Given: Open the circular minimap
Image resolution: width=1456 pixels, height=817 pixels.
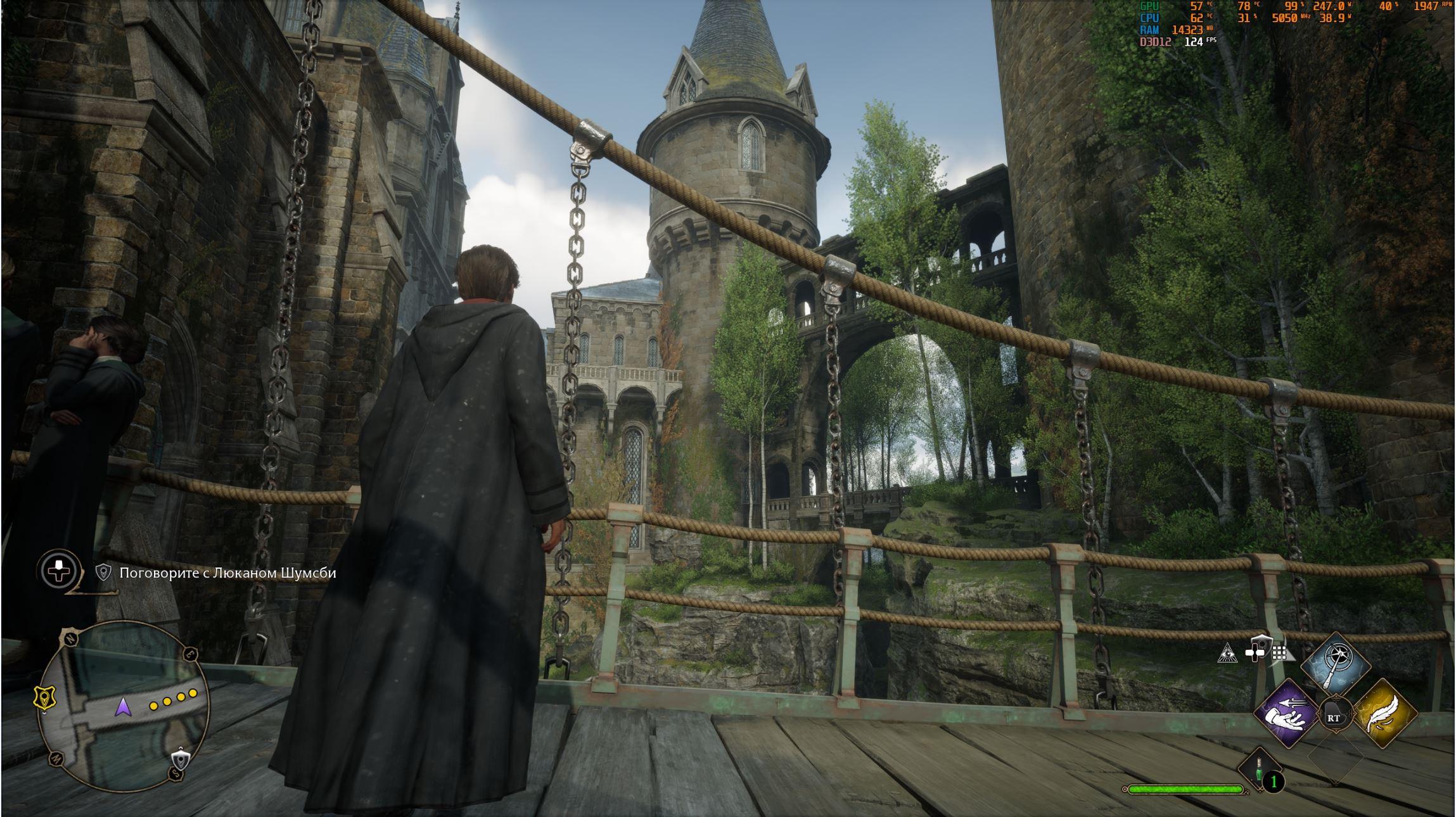Looking at the screenshot, I should [124, 706].
